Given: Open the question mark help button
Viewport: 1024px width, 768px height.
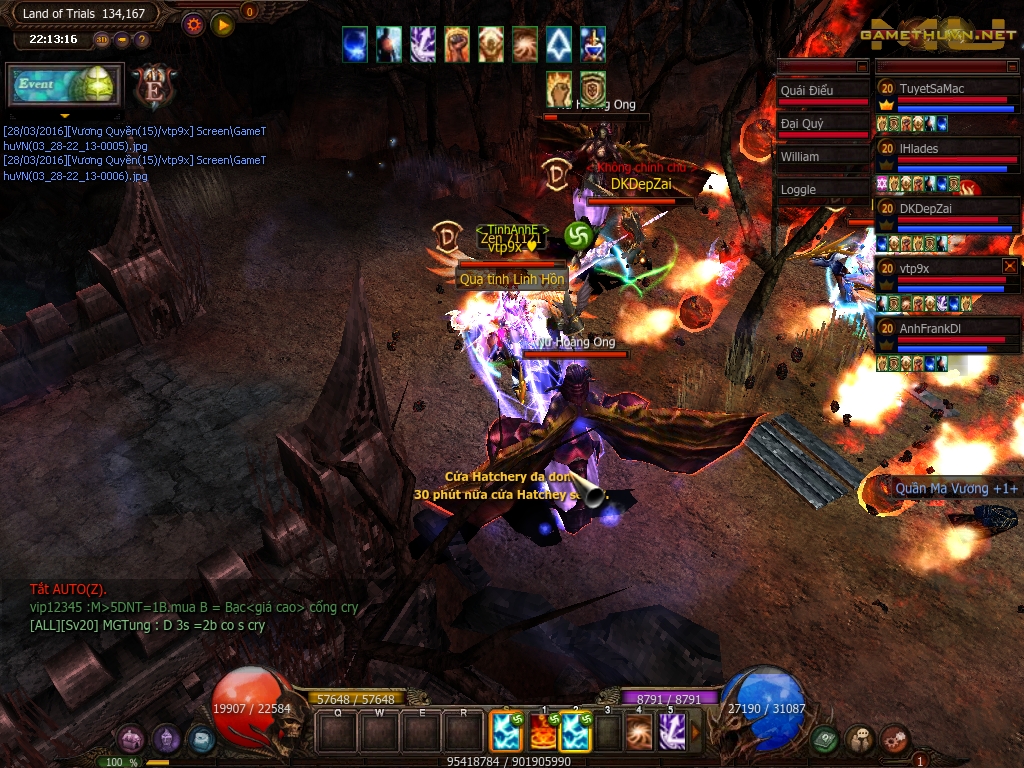Looking at the screenshot, I should click(x=142, y=40).
